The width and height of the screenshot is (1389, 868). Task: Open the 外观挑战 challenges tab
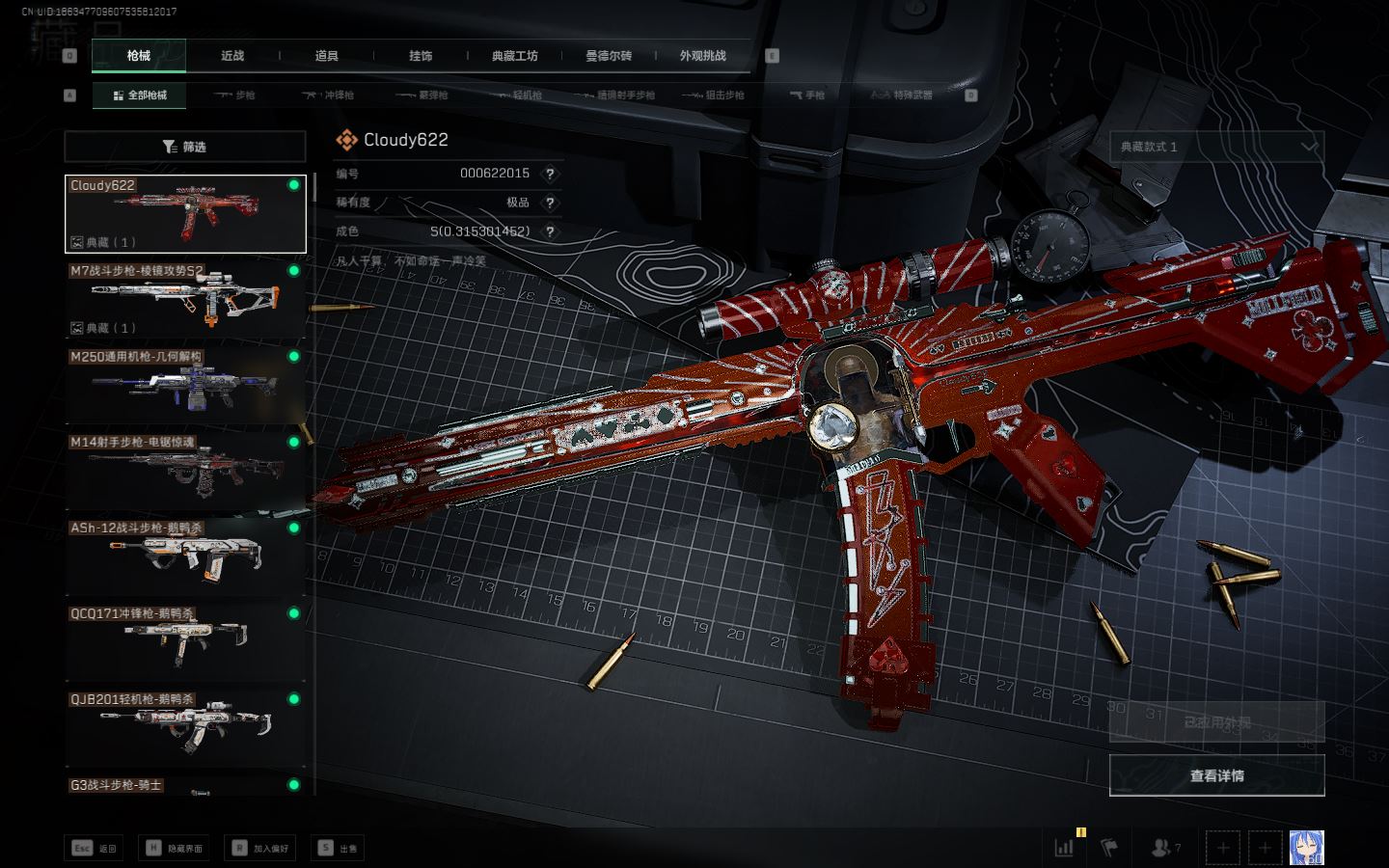(702, 56)
